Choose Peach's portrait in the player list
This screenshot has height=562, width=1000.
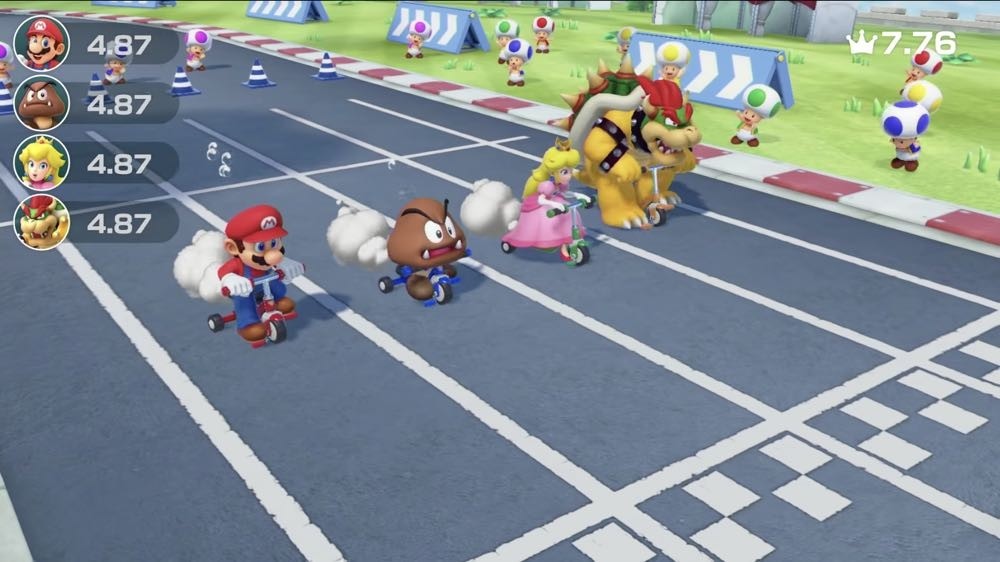[41, 162]
